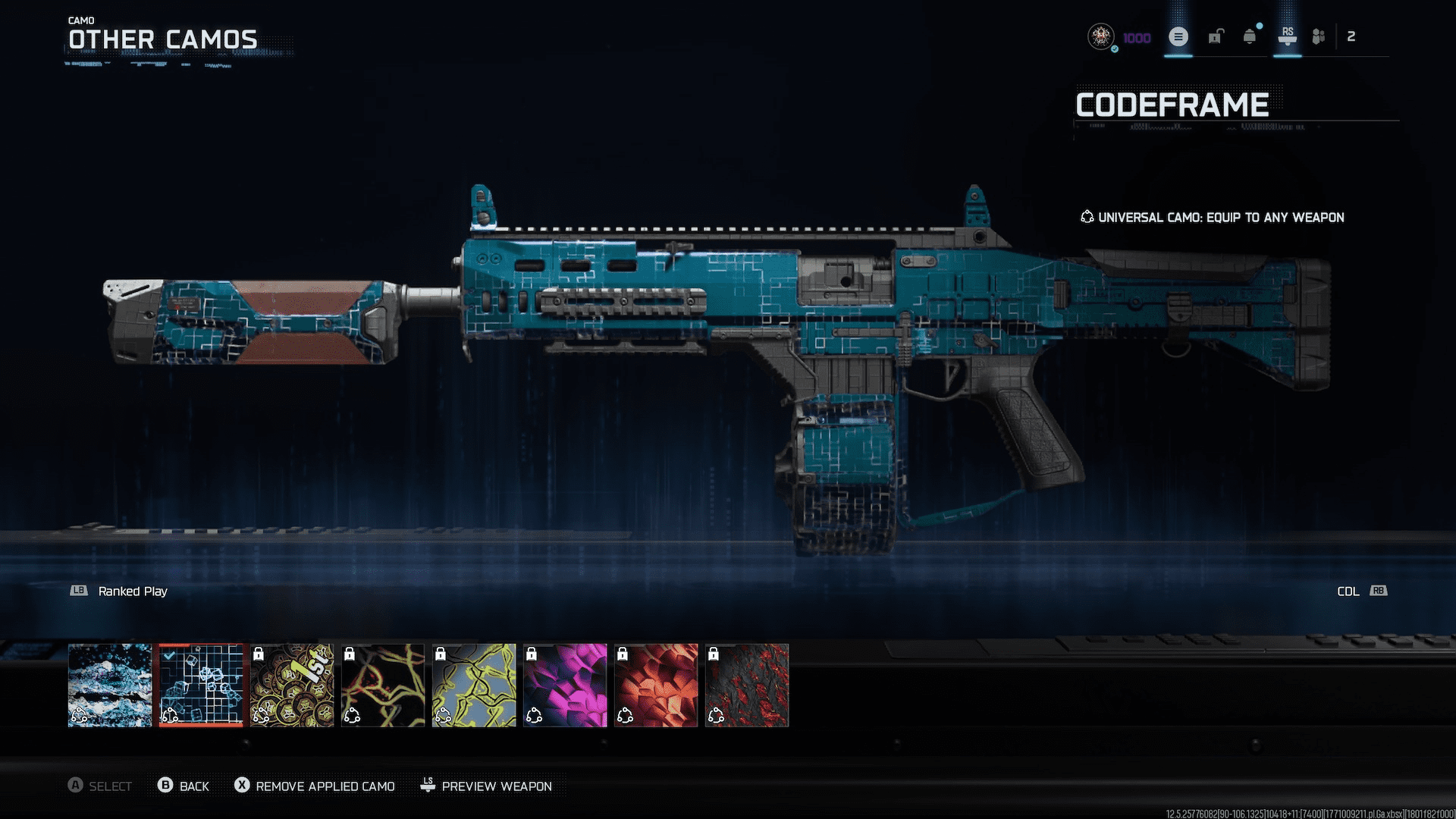Select the locked gold coins 1st camo

click(x=292, y=685)
